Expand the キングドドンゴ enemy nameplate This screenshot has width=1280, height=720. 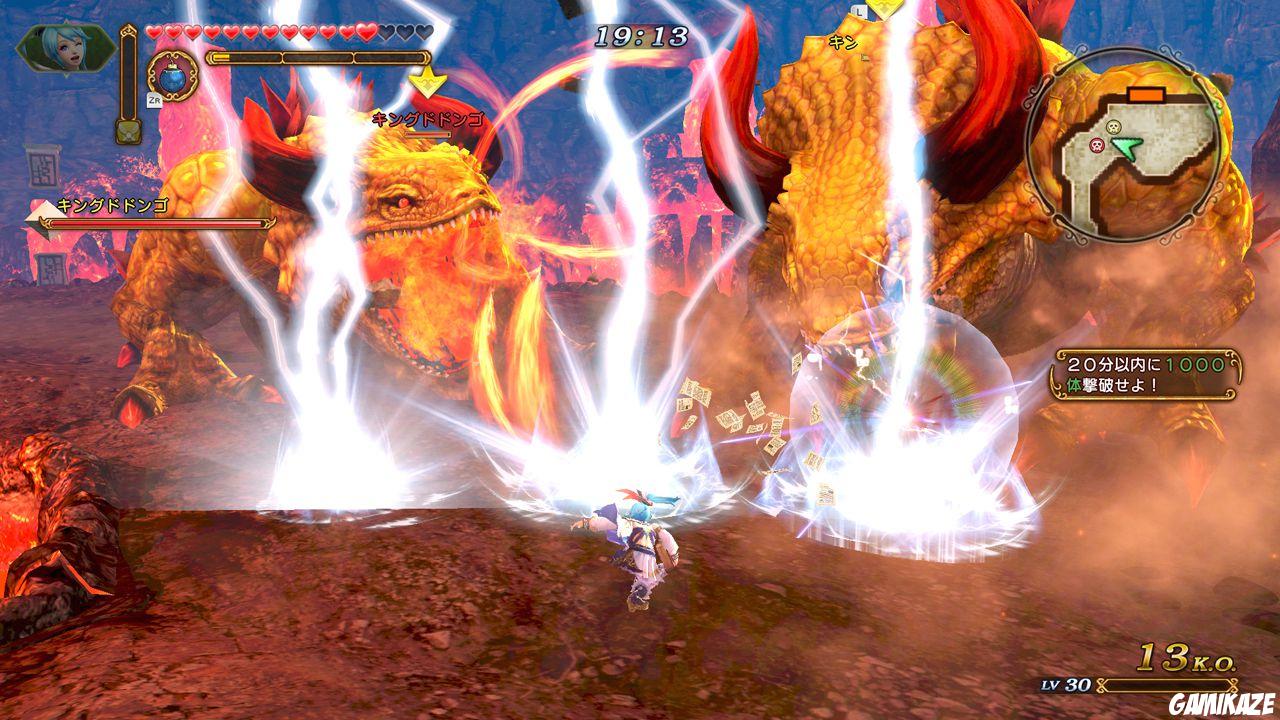click(428, 119)
